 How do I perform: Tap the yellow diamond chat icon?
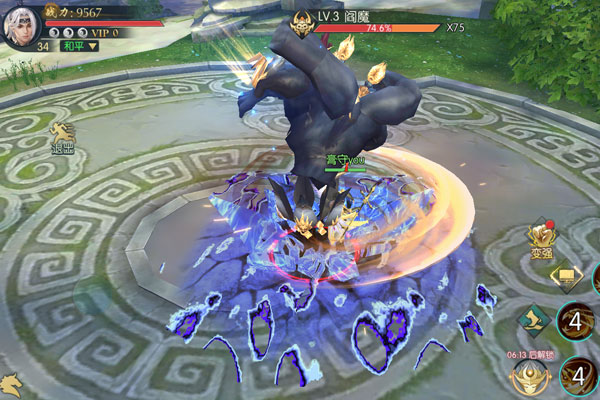tap(564, 275)
